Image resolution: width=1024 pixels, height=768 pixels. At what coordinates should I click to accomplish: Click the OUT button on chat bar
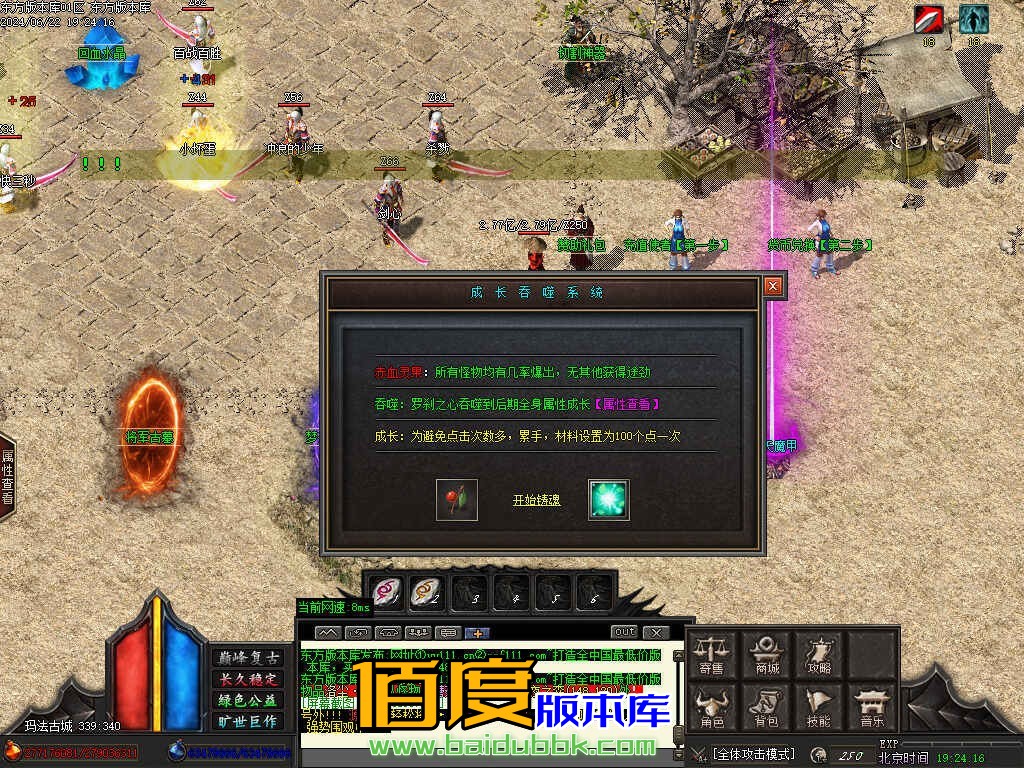tap(624, 632)
